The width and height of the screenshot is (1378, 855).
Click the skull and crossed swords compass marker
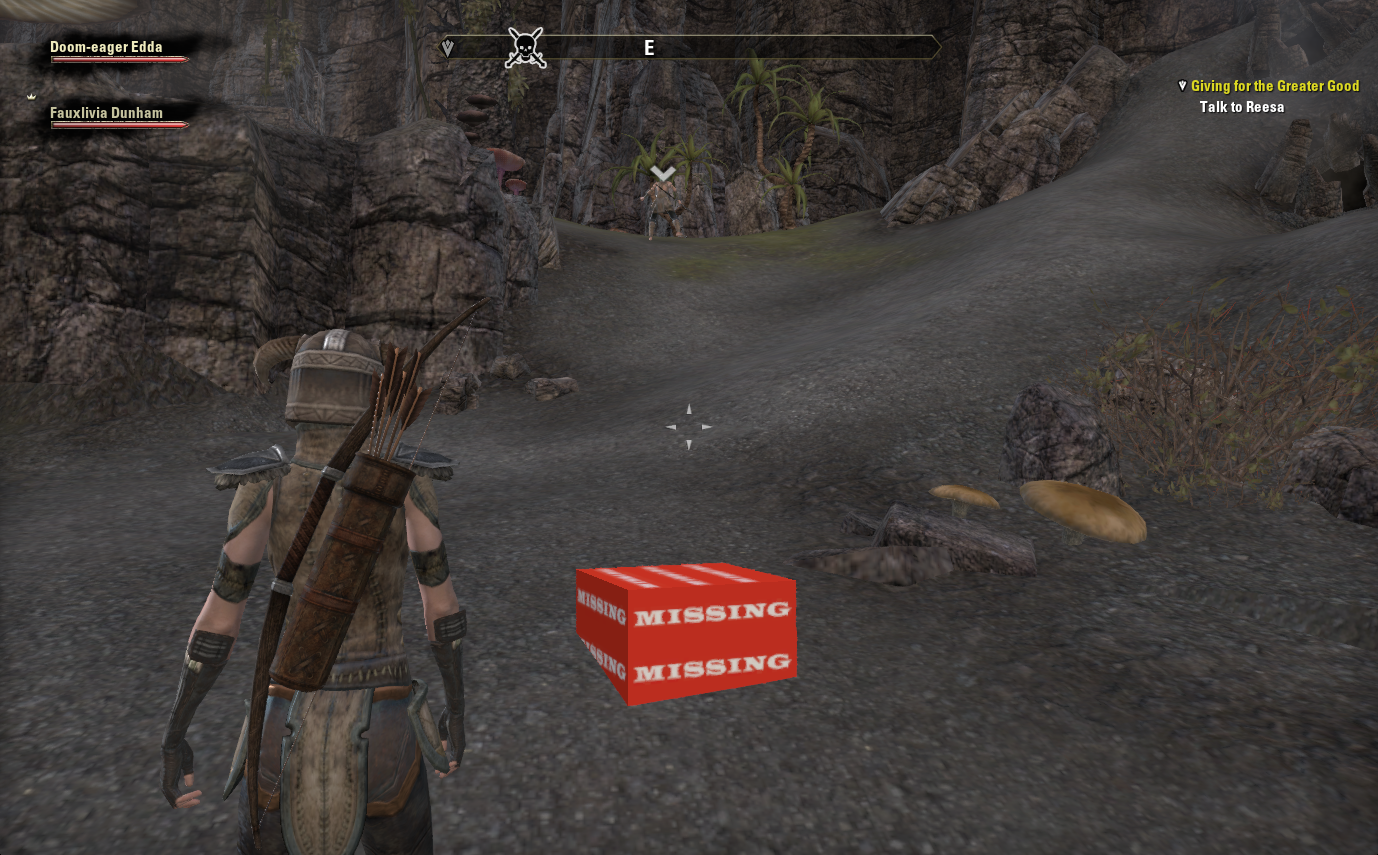tap(525, 47)
